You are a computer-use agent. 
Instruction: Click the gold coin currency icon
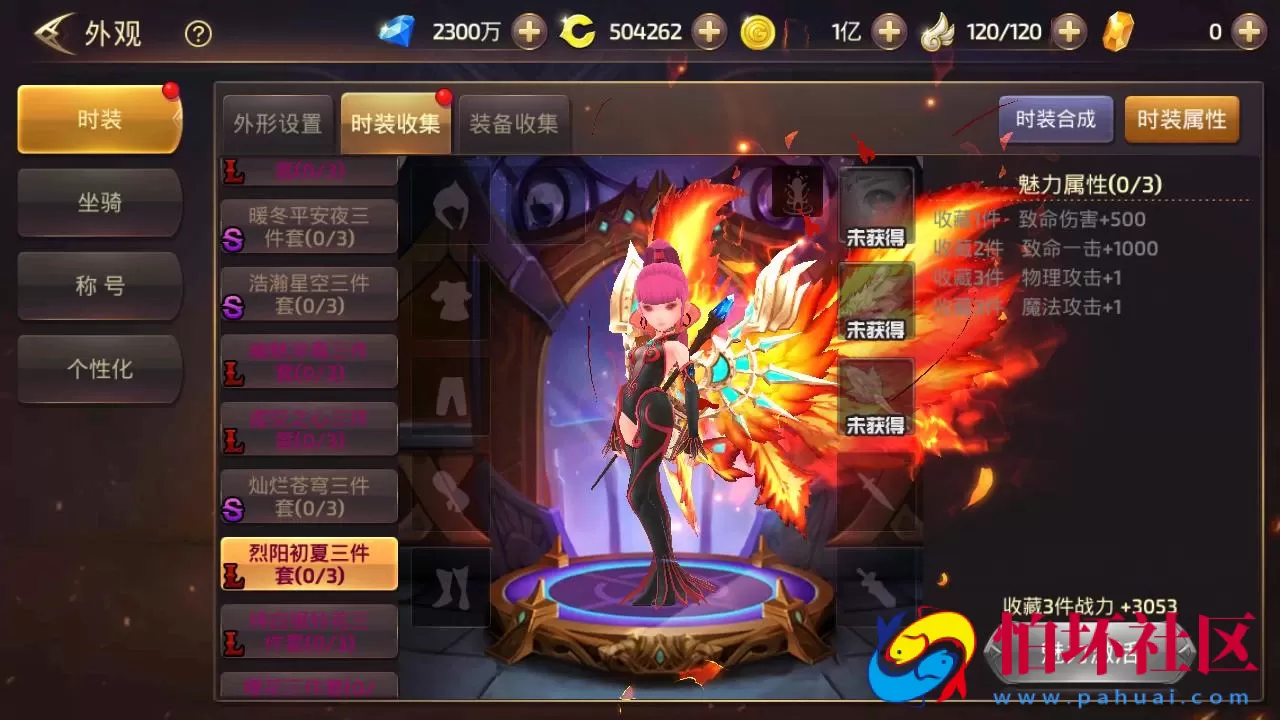pos(758,31)
